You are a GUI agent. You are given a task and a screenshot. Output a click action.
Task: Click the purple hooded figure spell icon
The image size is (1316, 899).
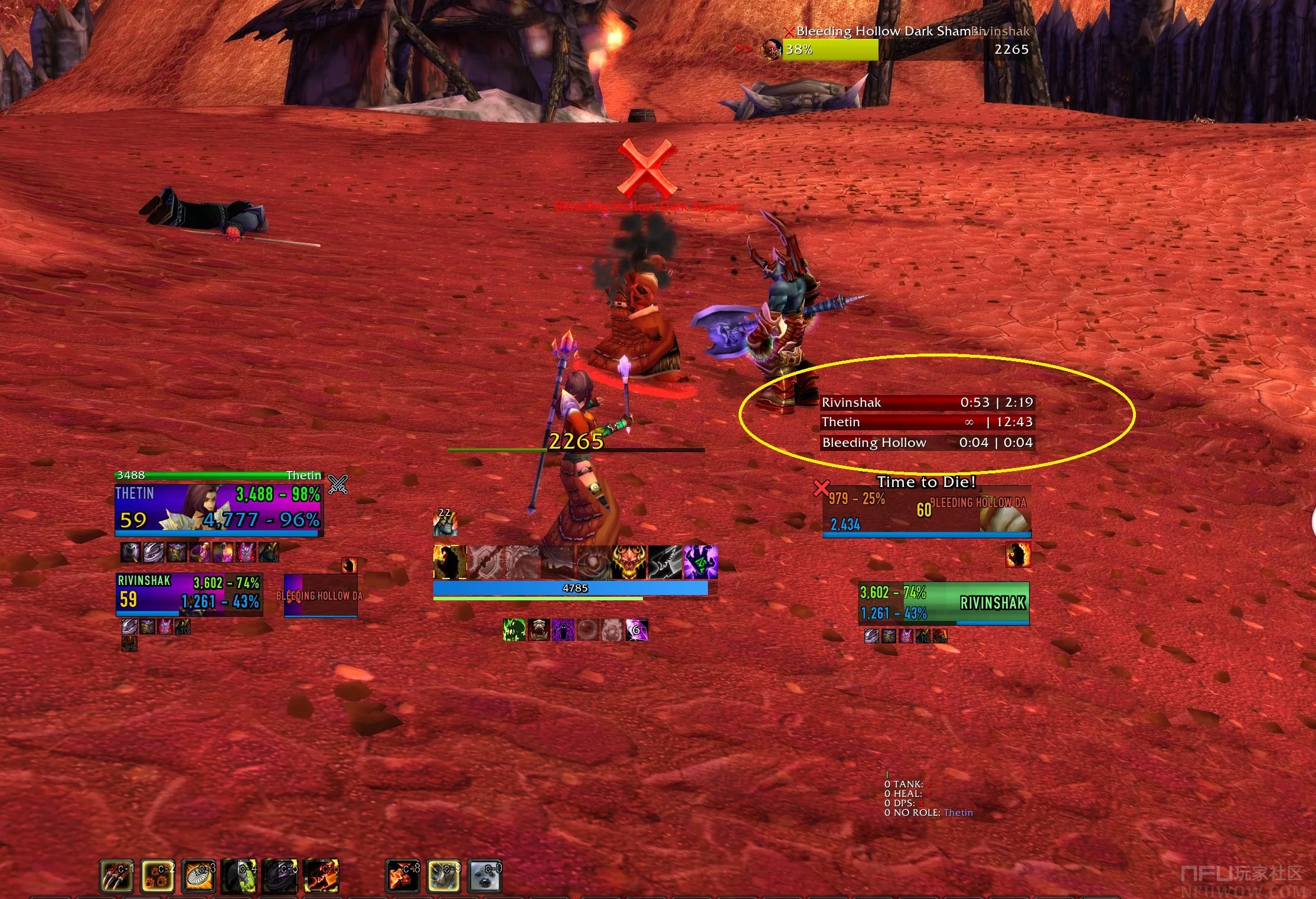click(x=563, y=630)
